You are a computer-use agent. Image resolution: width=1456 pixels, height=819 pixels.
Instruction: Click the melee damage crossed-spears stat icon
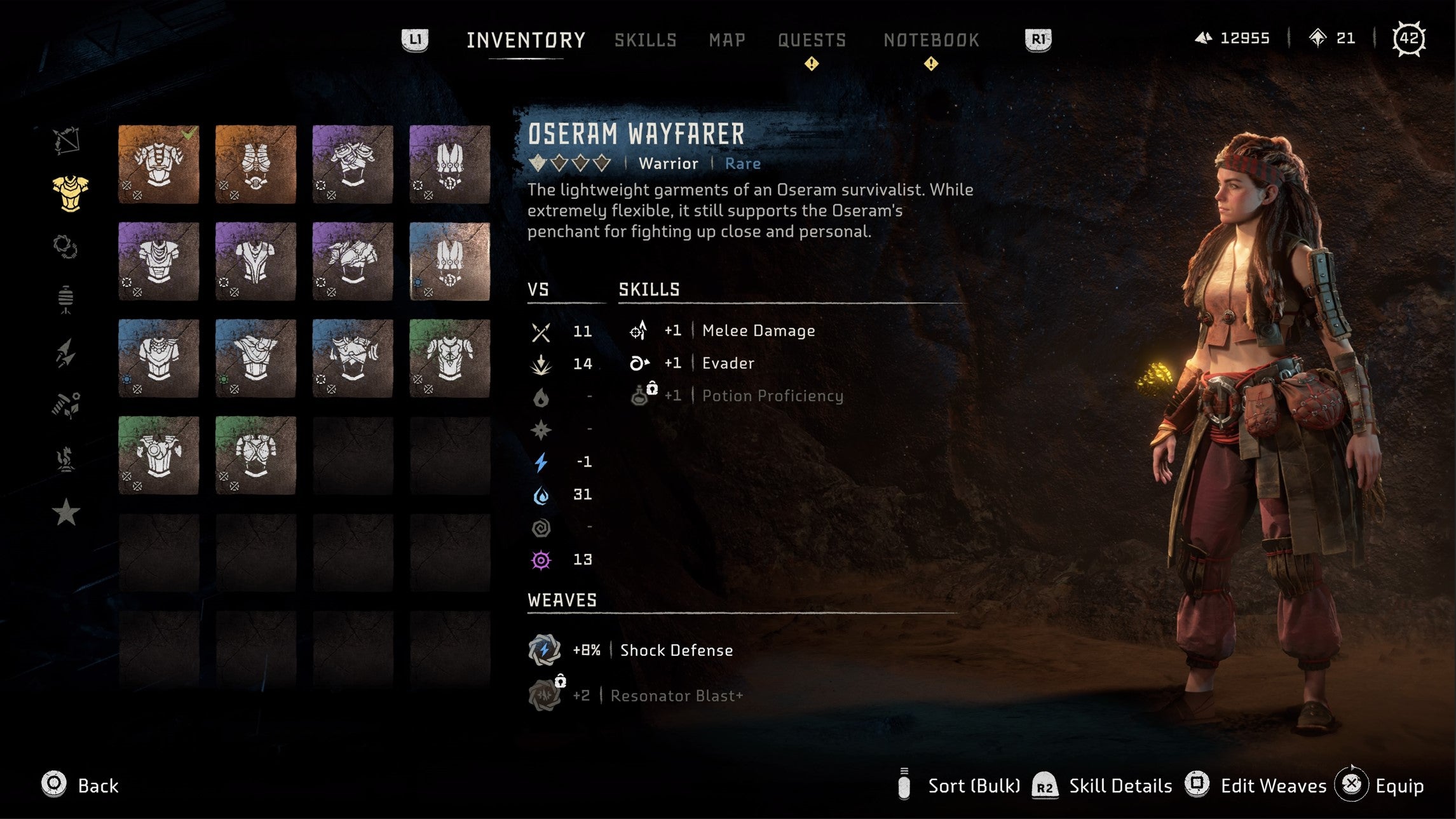(541, 331)
